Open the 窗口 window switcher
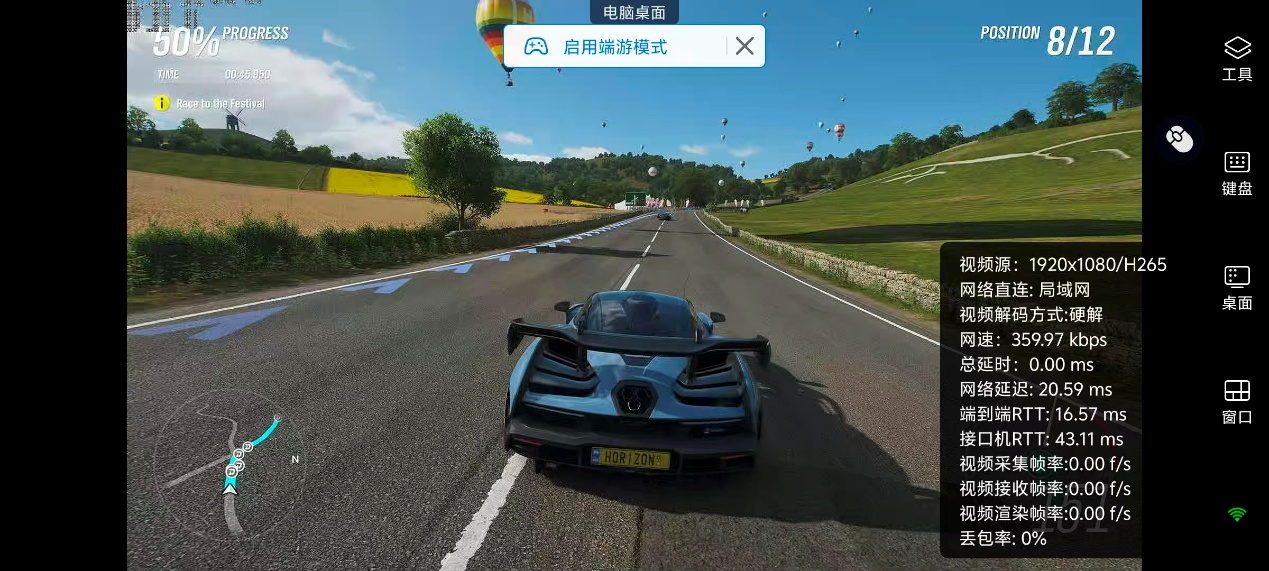1269x571 pixels. pos(1237,402)
